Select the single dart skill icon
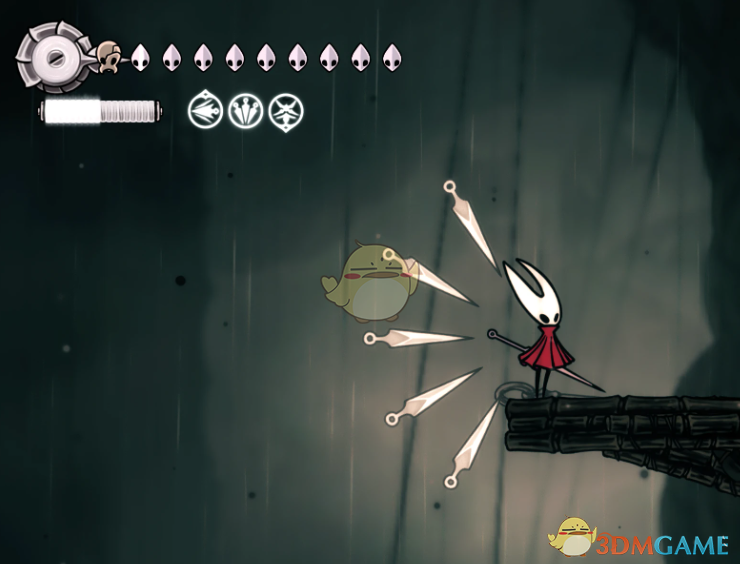The width and height of the screenshot is (740, 564). tap(205, 110)
